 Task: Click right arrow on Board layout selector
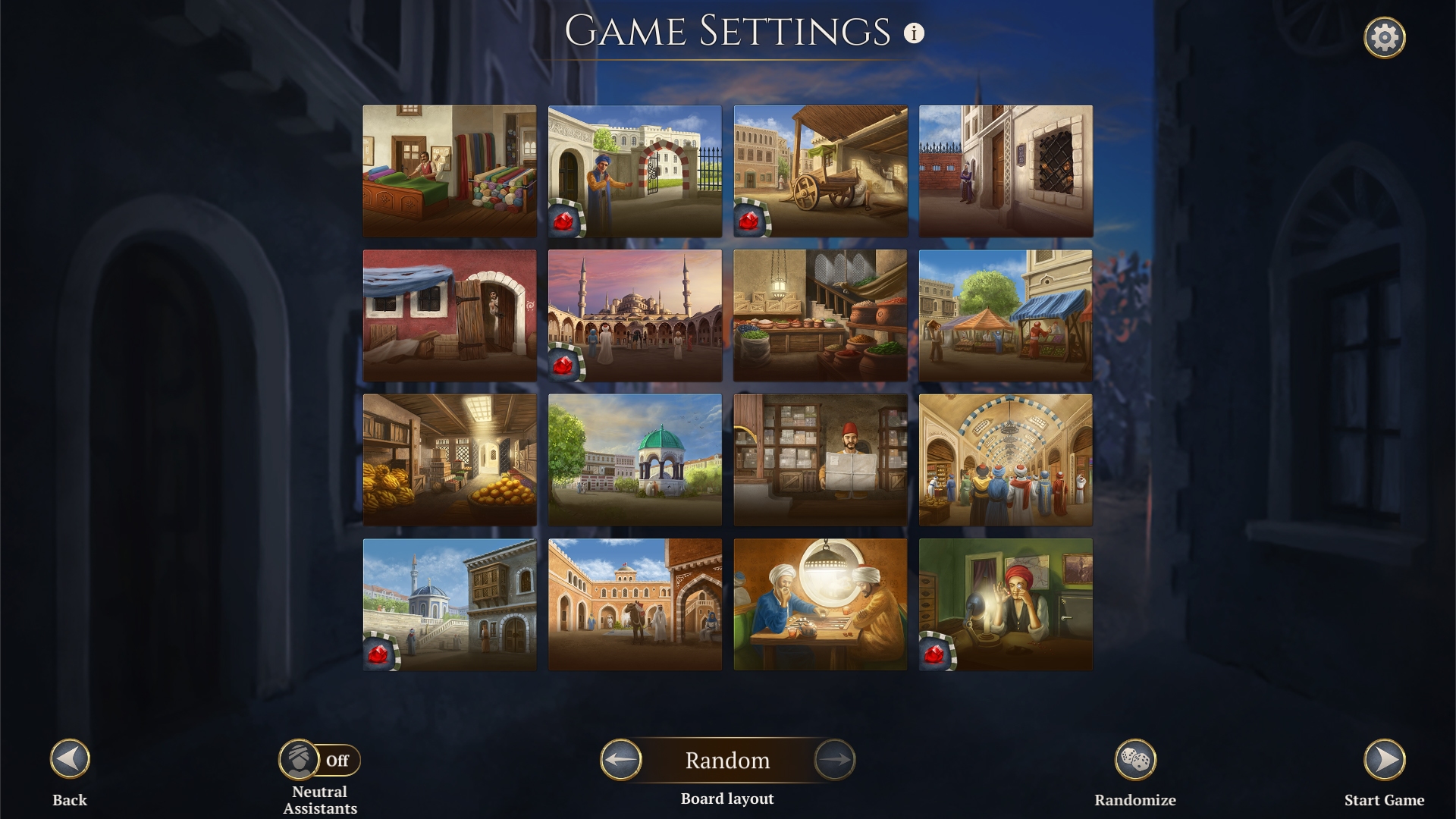(x=834, y=760)
